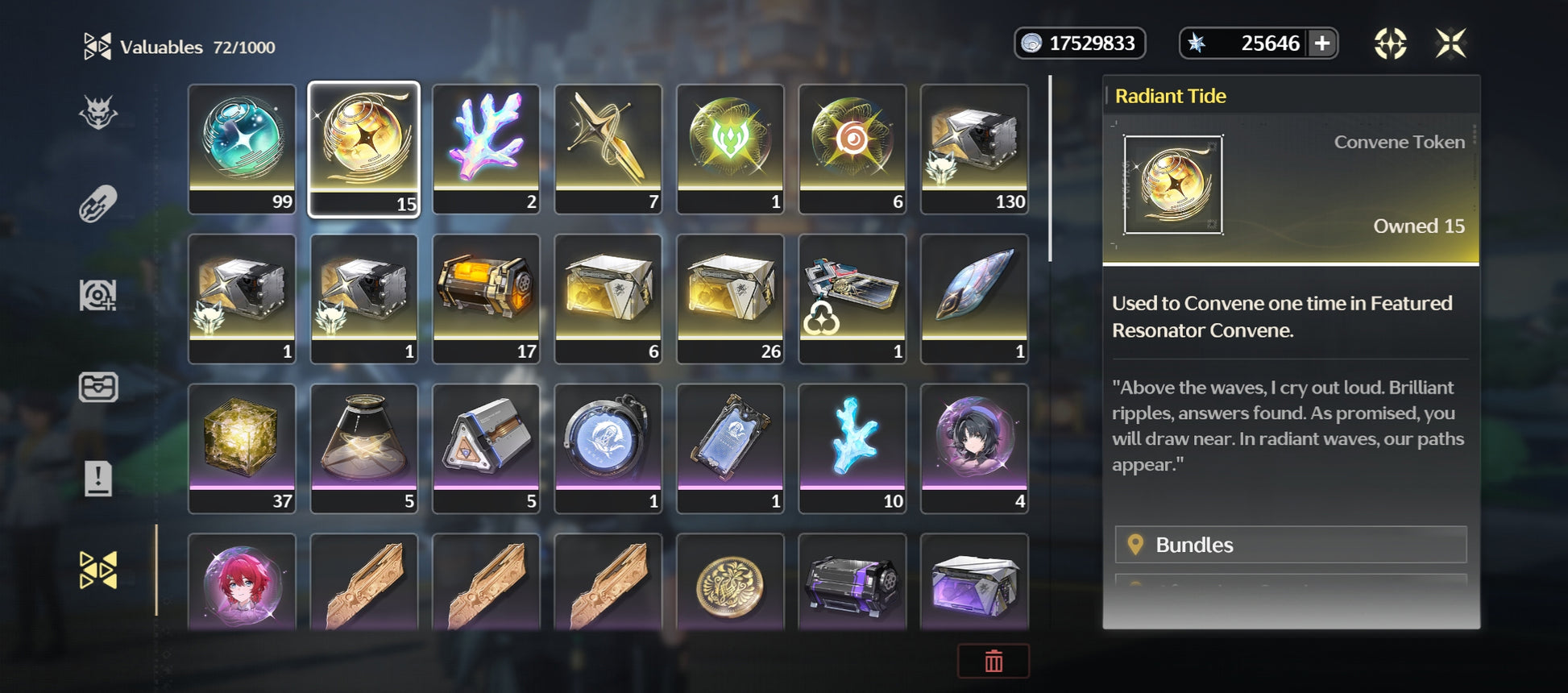Pick the green emblem orb slot
1568x693 pixels.
coord(730,148)
